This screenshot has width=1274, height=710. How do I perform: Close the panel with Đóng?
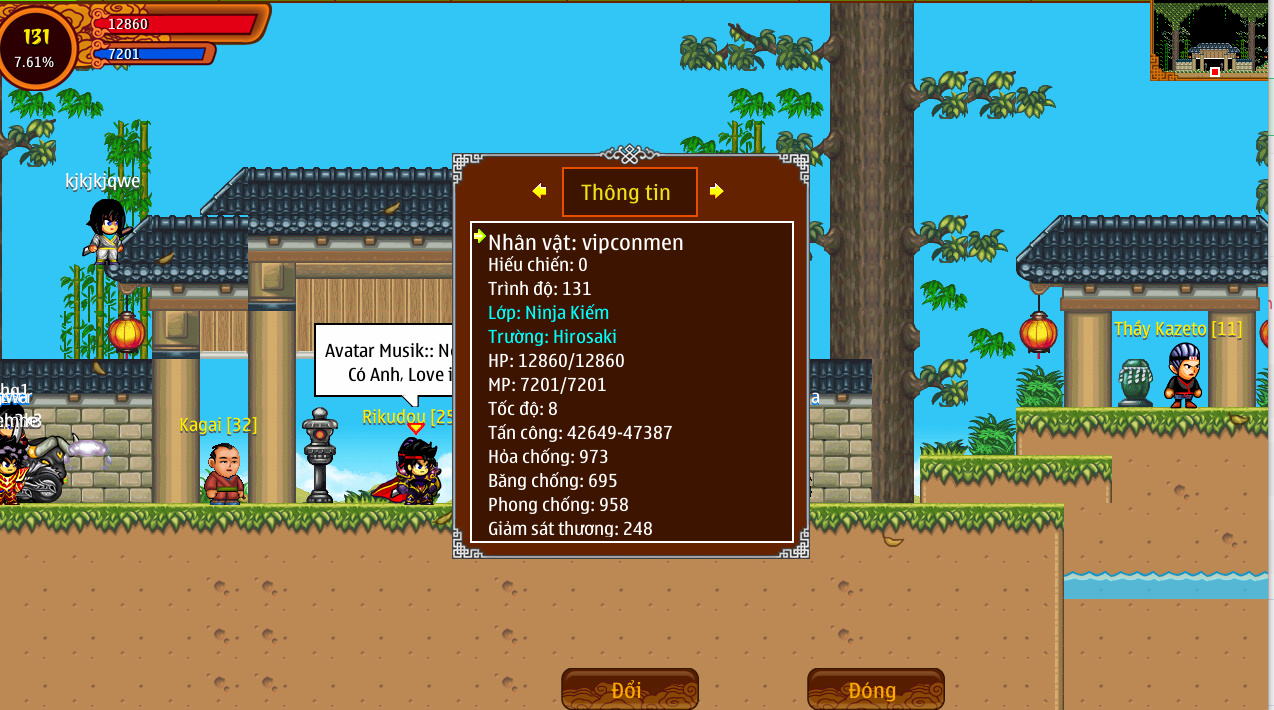point(875,689)
